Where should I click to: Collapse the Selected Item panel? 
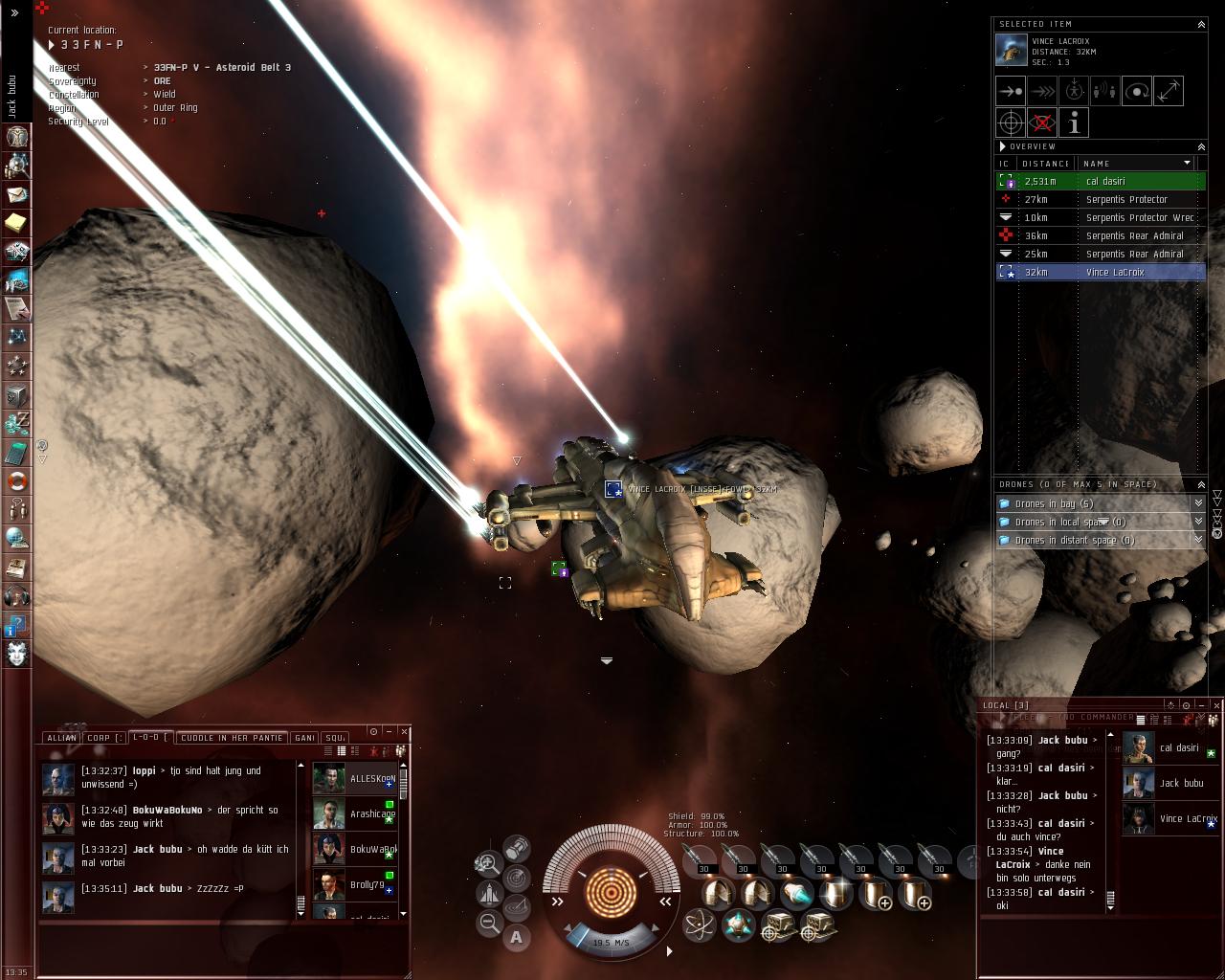[1201, 24]
